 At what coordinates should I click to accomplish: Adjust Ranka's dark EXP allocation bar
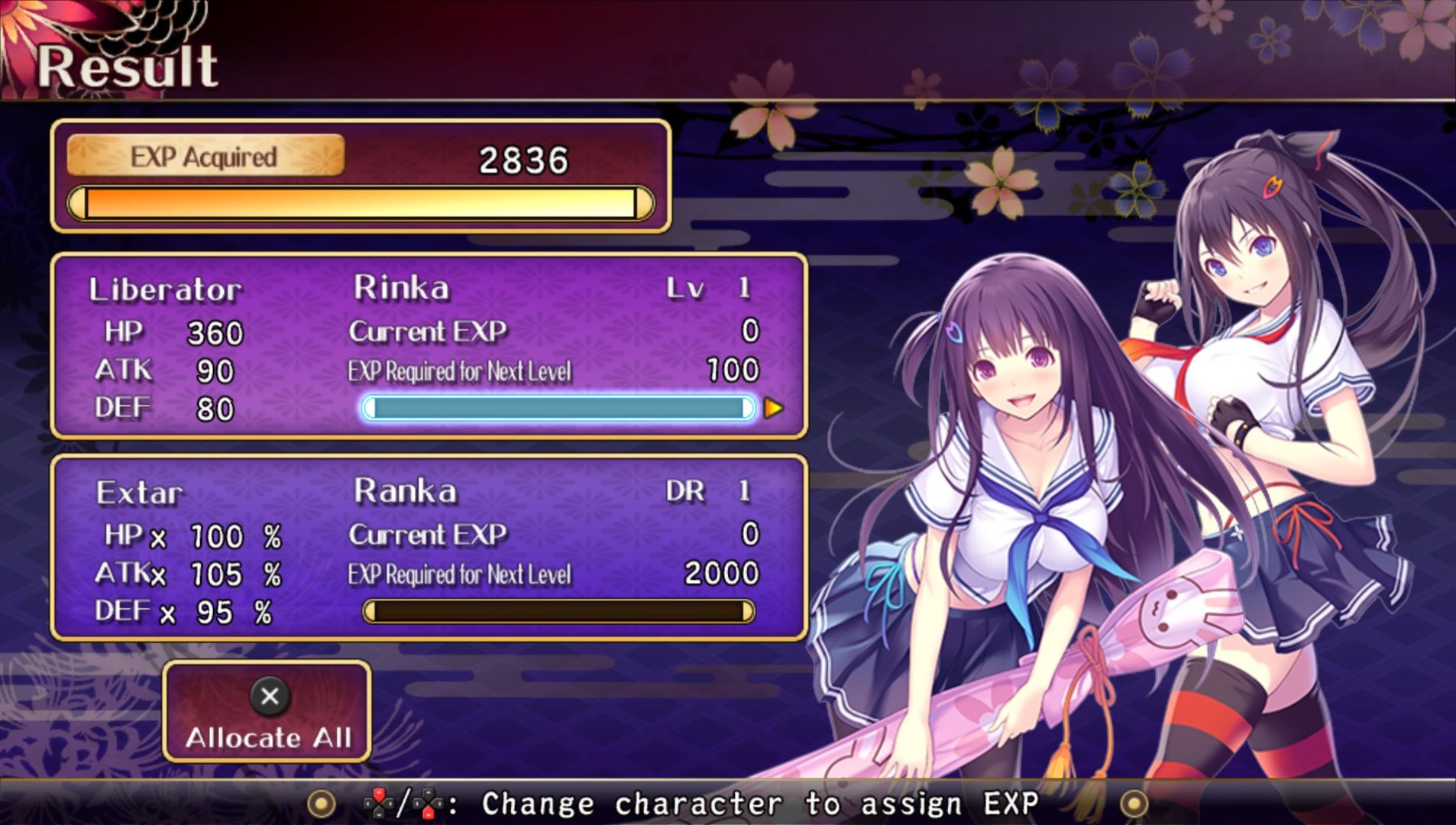tap(558, 611)
